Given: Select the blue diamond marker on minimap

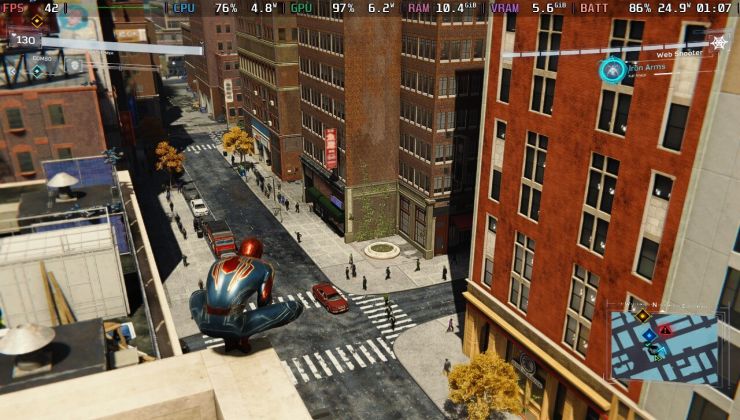Looking at the screenshot, I should [x=647, y=336].
